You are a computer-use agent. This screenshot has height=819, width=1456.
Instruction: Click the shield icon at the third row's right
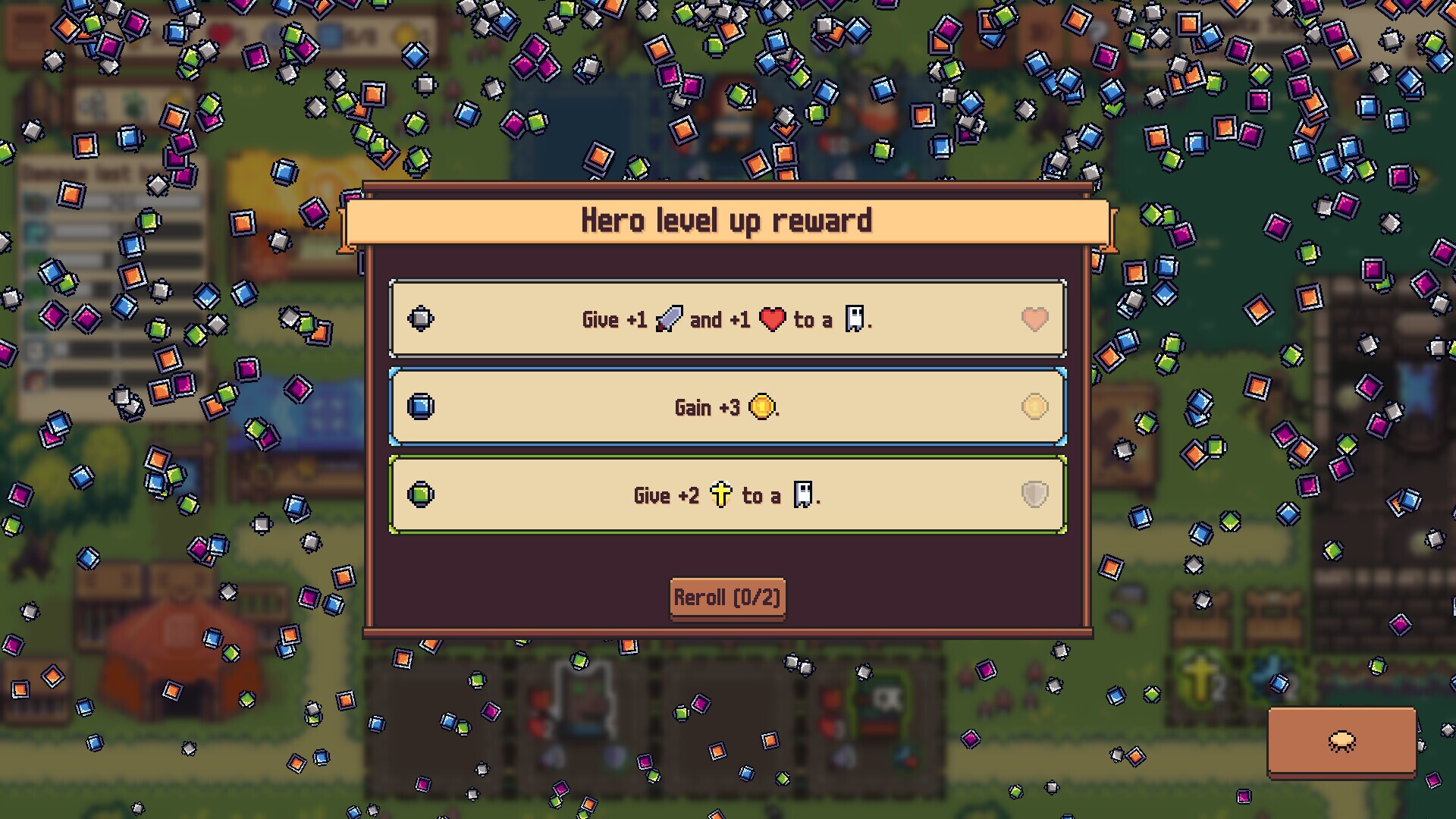point(1034,494)
